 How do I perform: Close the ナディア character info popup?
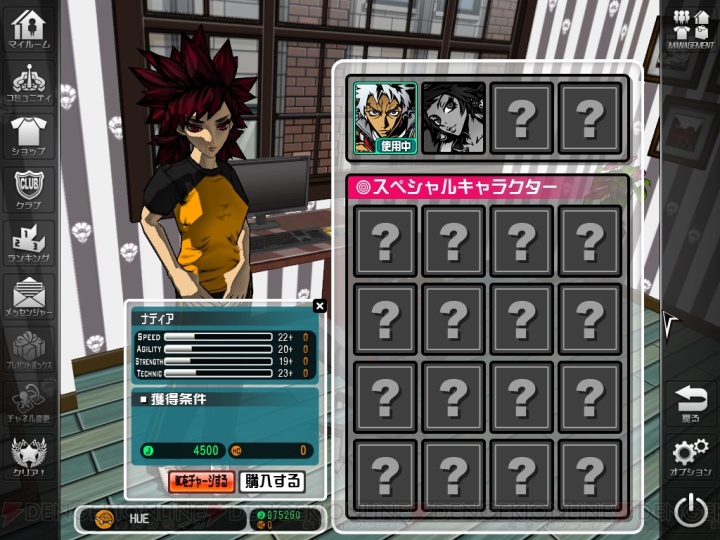[x=319, y=306]
